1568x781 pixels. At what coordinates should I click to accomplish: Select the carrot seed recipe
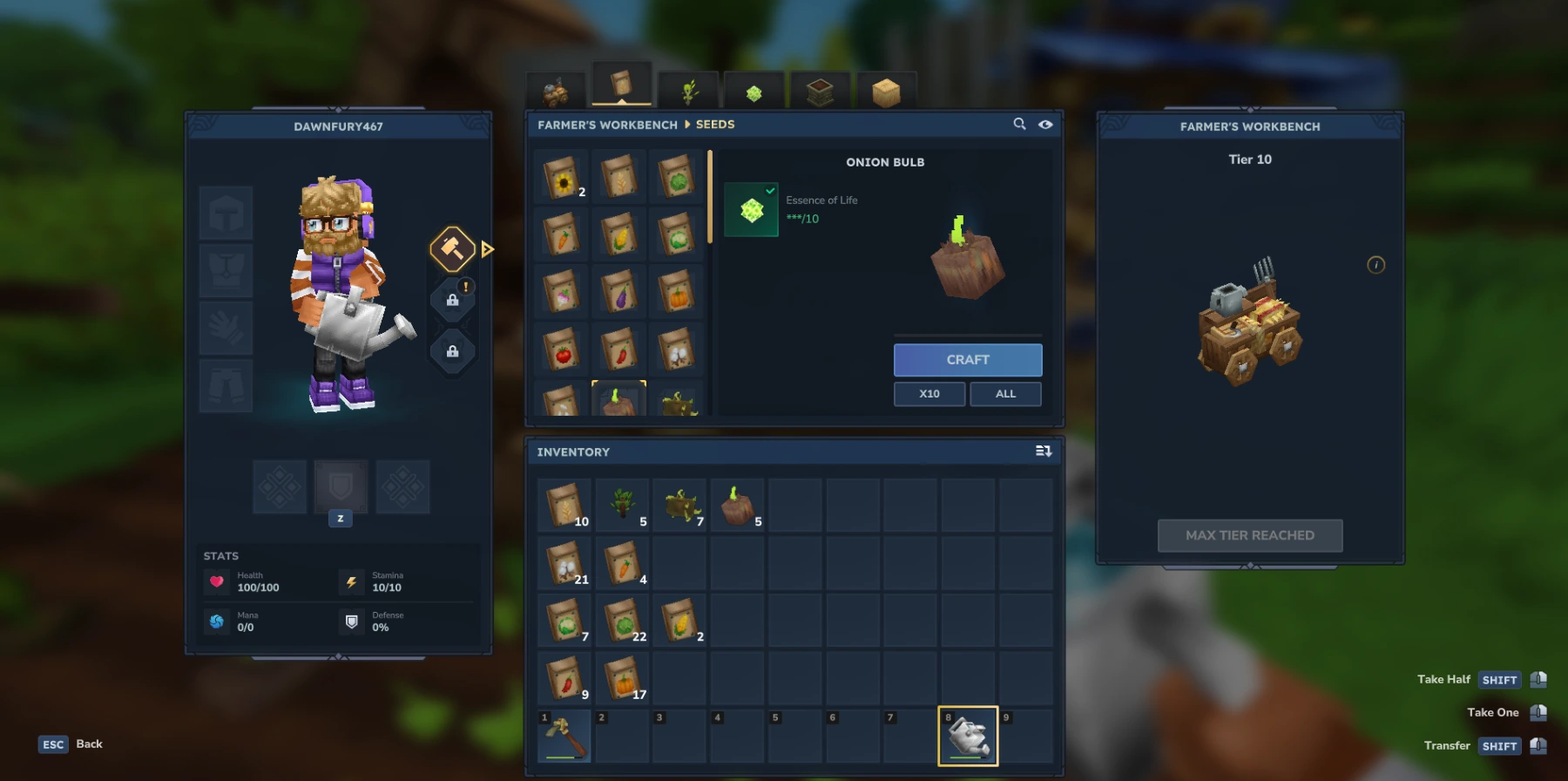[560, 232]
